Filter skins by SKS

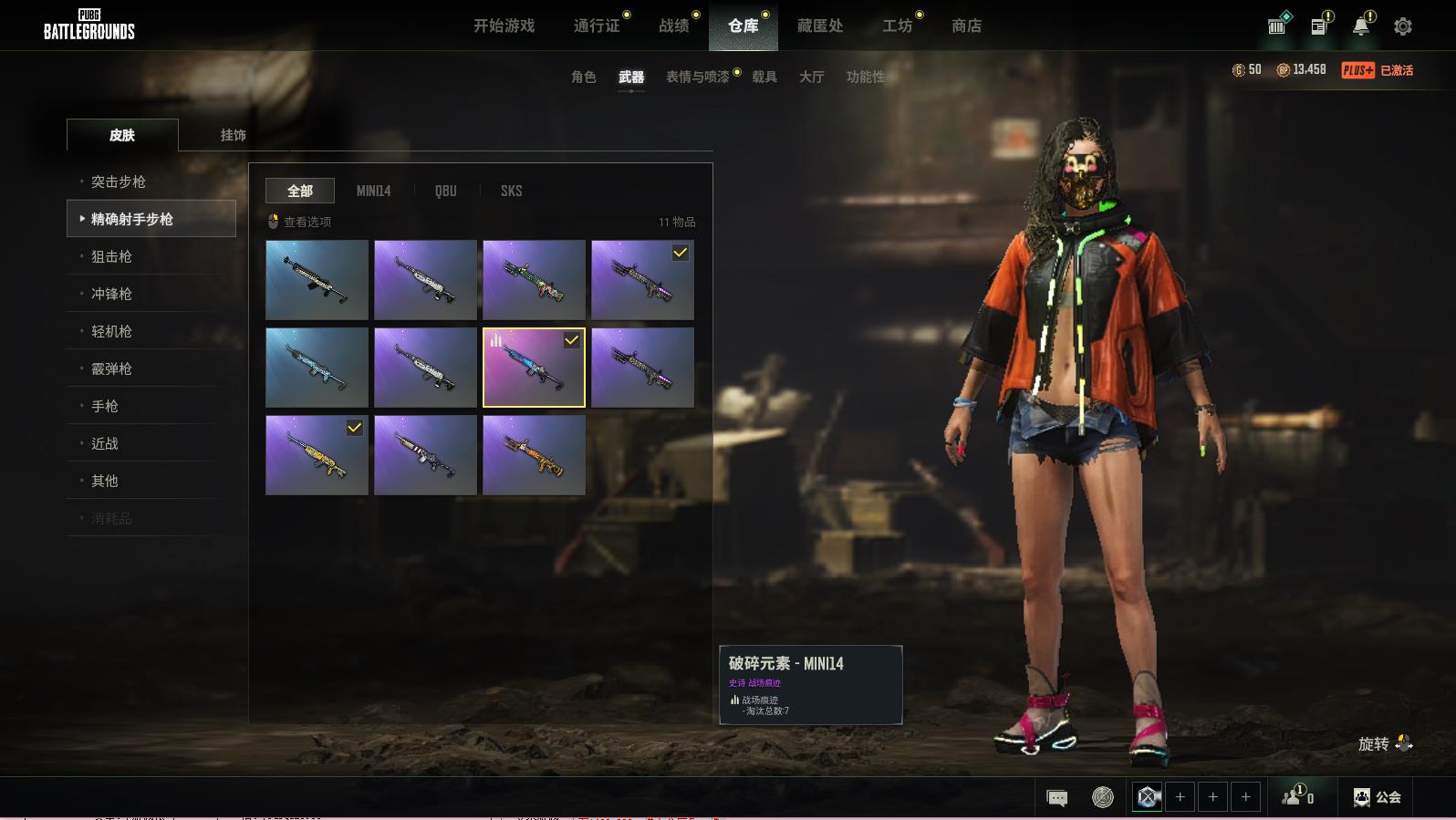[511, 192]
